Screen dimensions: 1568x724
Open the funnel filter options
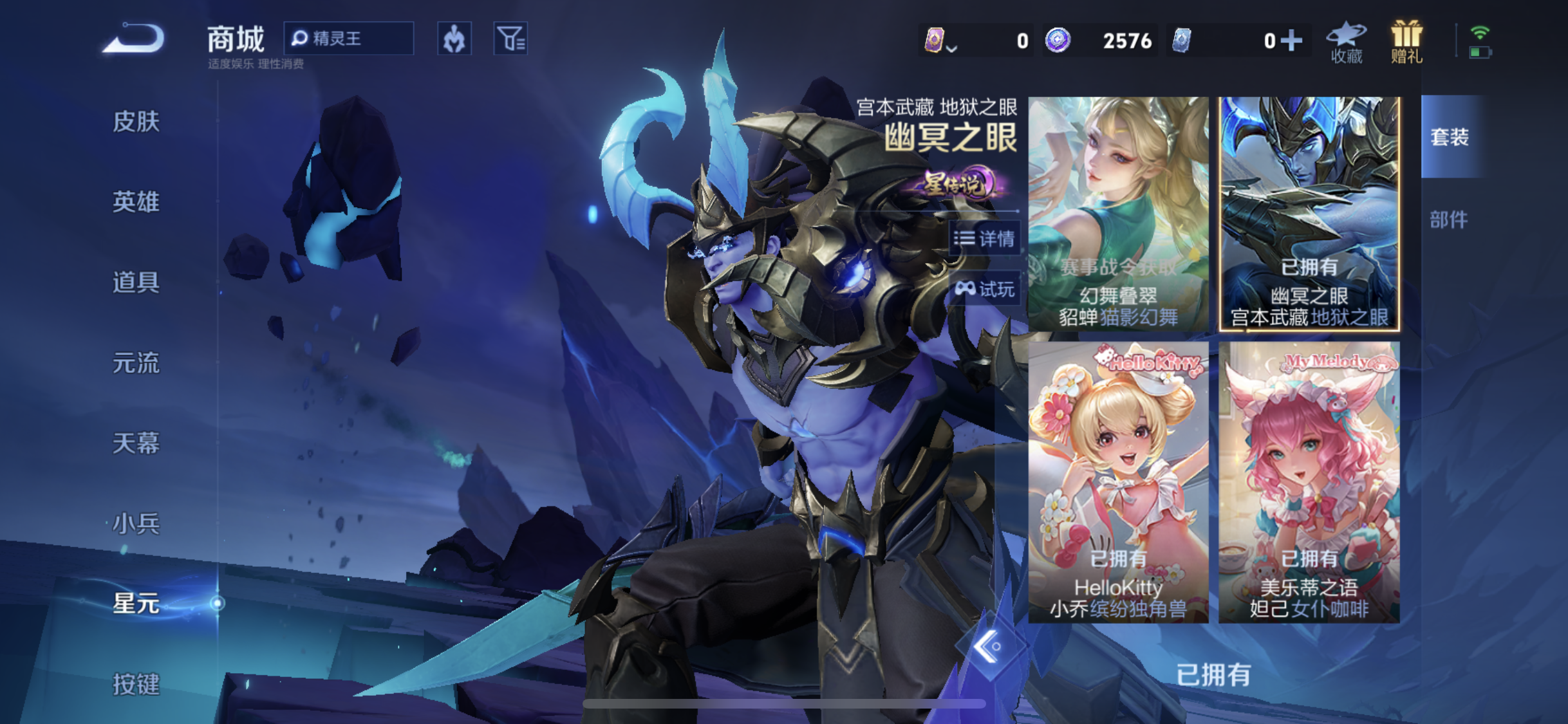pyautogui.click(x=510, y=39)
